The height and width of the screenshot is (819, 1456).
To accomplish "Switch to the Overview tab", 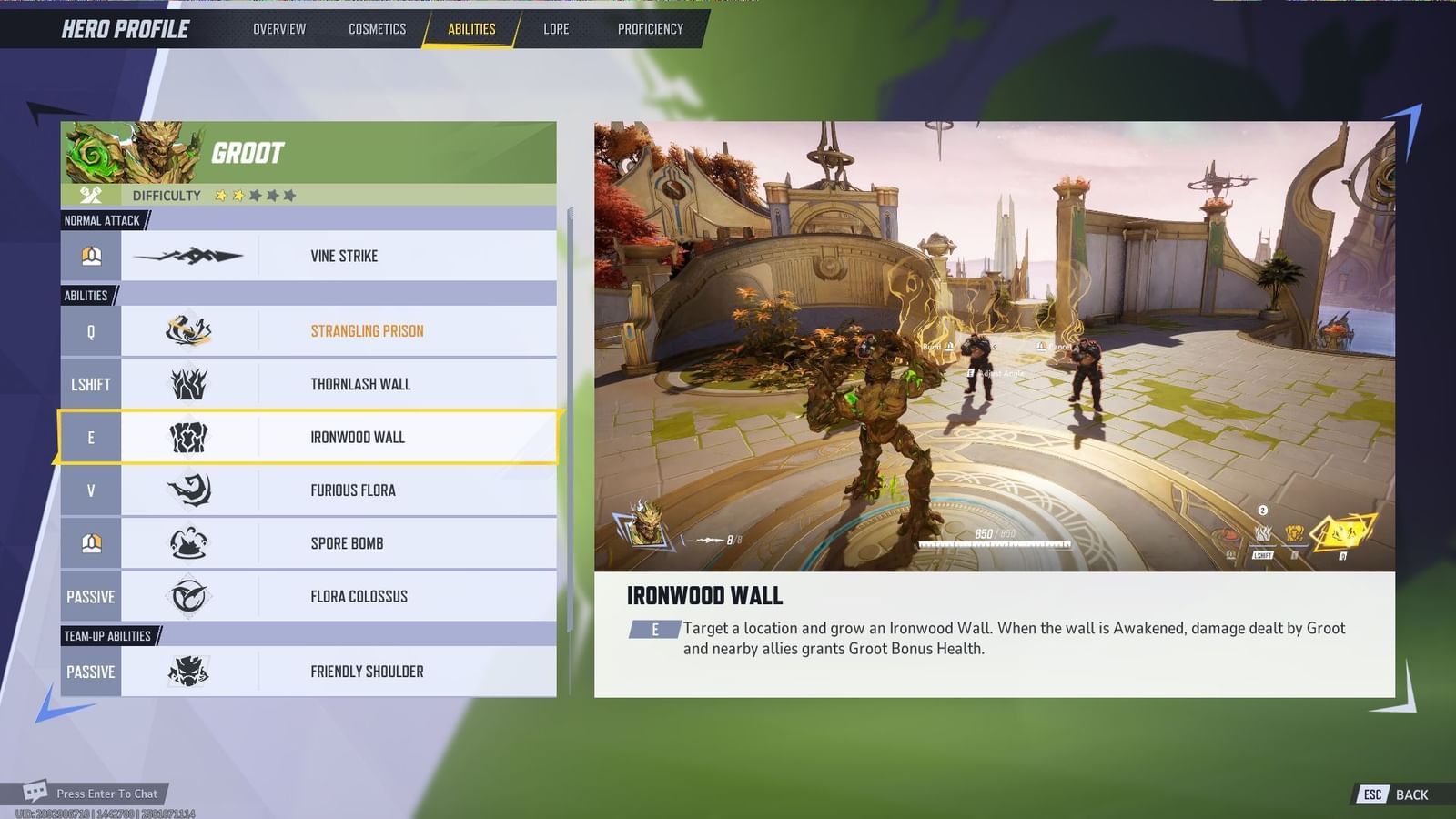I will click(278, 28).
